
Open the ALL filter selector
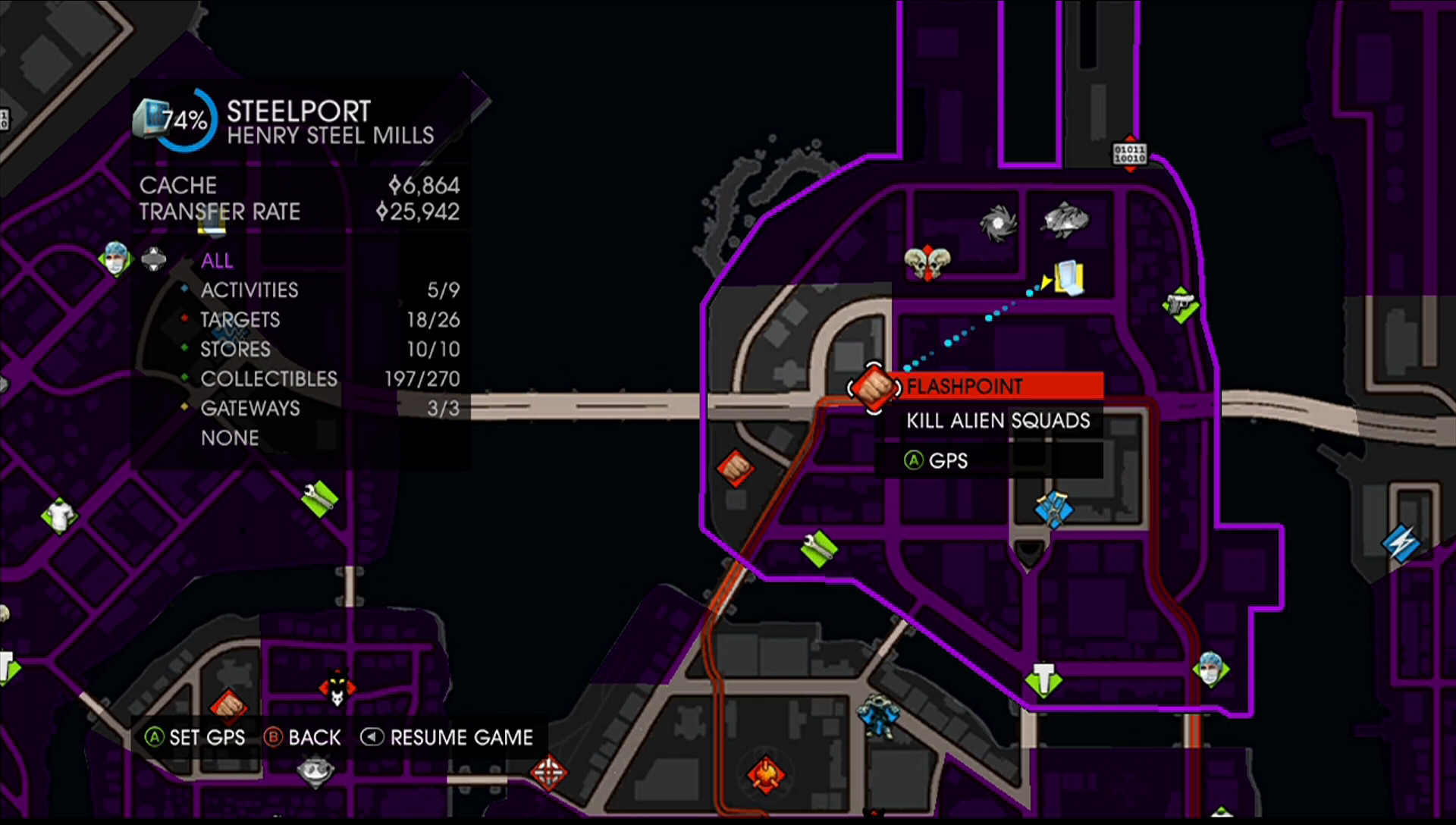(217, 261)
